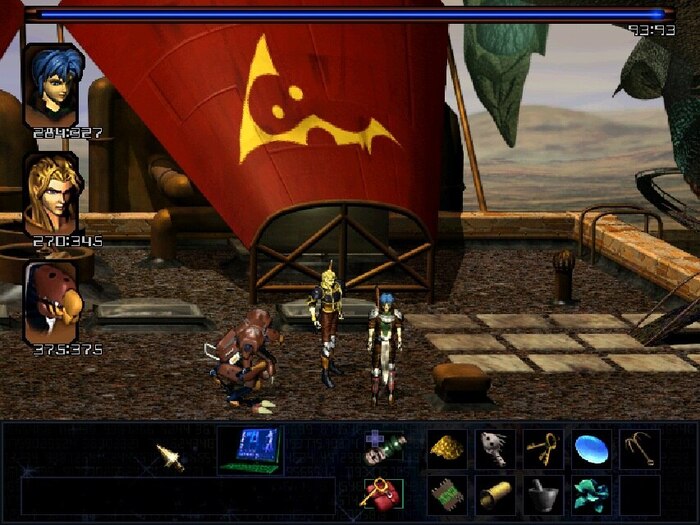Click the mask and cross icon
The height and width of the screenshot is (525, 700).
tap(383, 448)
